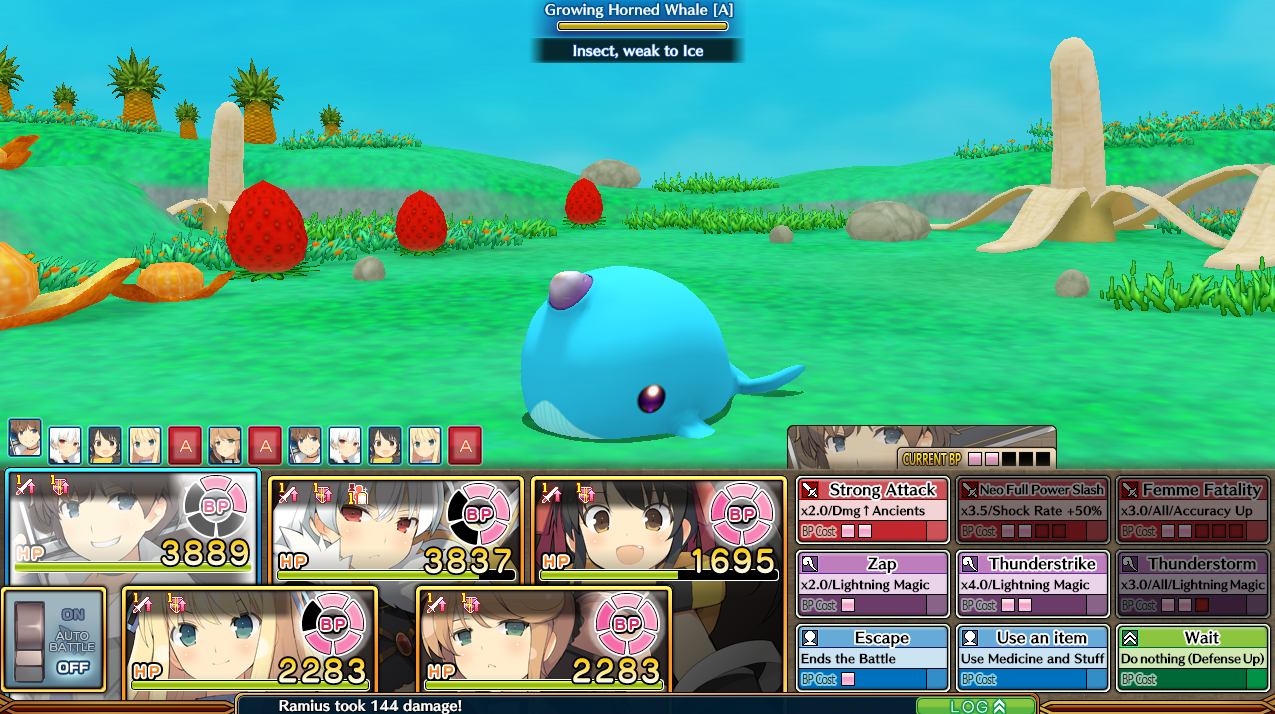Select the black-haired member with 1695 HP
The height and width of the screenshot is (714, 1275).
pyautogui.click(x=658, y=530)
